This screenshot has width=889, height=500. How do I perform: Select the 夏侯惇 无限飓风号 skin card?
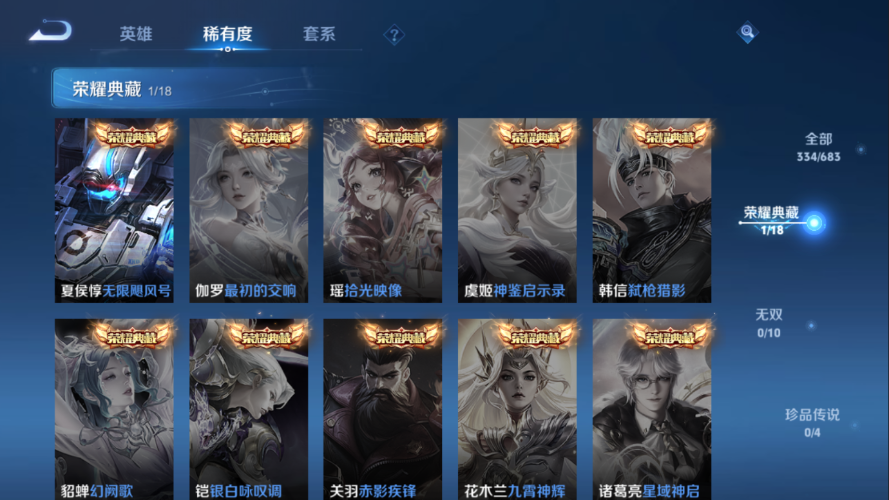click(114, 211)
